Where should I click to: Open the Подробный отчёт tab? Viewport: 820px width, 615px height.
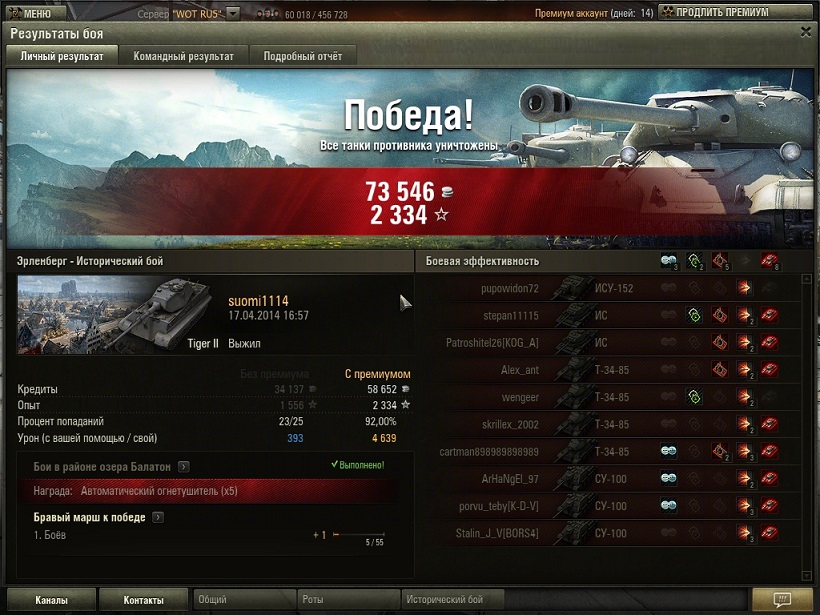coord(304,56)
